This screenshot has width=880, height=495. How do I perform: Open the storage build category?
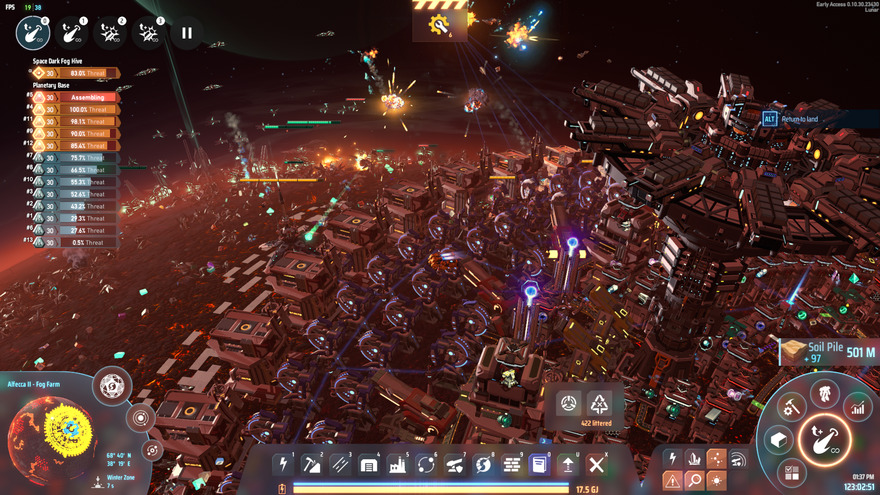pos(369,464)
